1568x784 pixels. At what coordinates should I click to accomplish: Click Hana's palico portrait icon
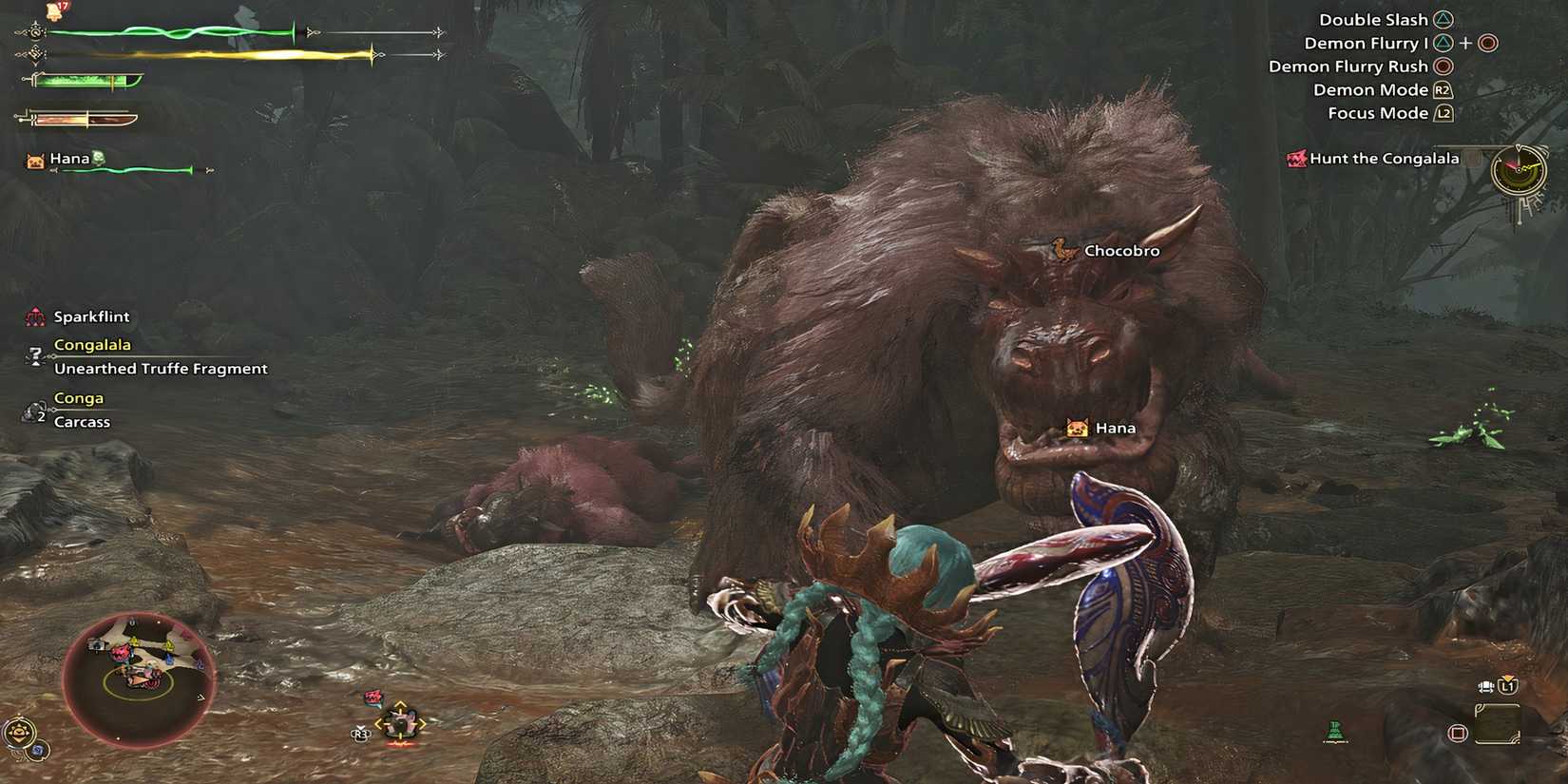coord(34,160)
